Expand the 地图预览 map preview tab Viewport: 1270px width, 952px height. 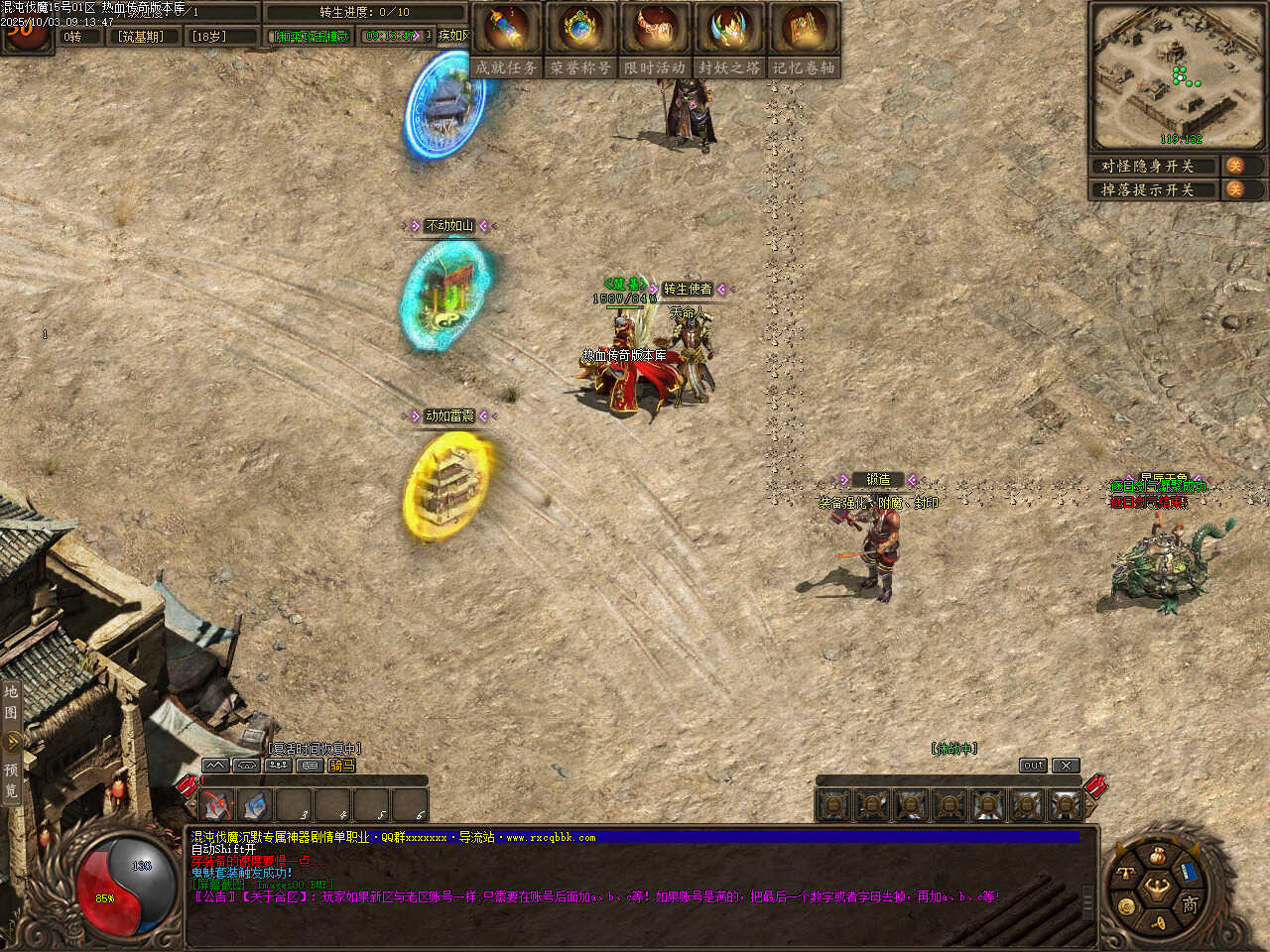pyautogui.click(x=12, y=740)
